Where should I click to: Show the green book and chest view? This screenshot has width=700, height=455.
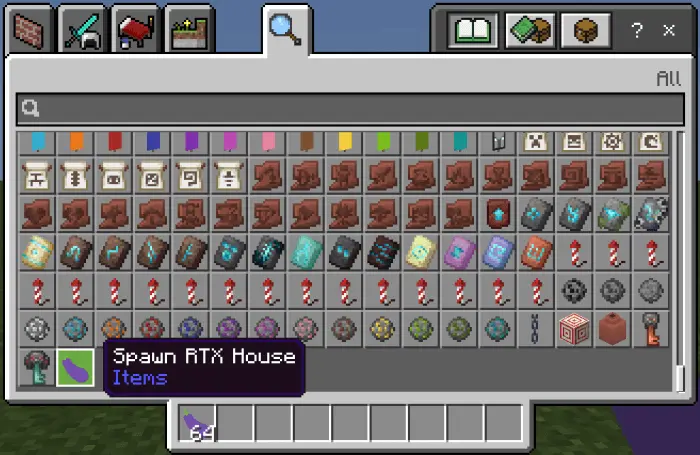[529, 31]
